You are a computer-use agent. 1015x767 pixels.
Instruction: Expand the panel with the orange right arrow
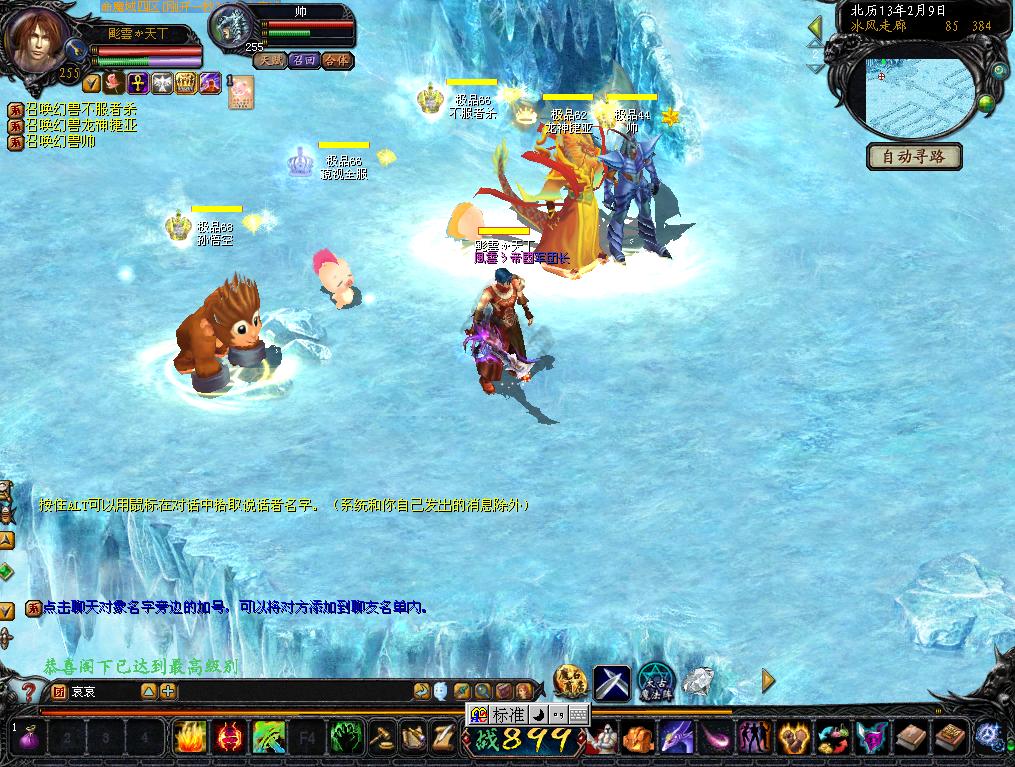[768, 681]
